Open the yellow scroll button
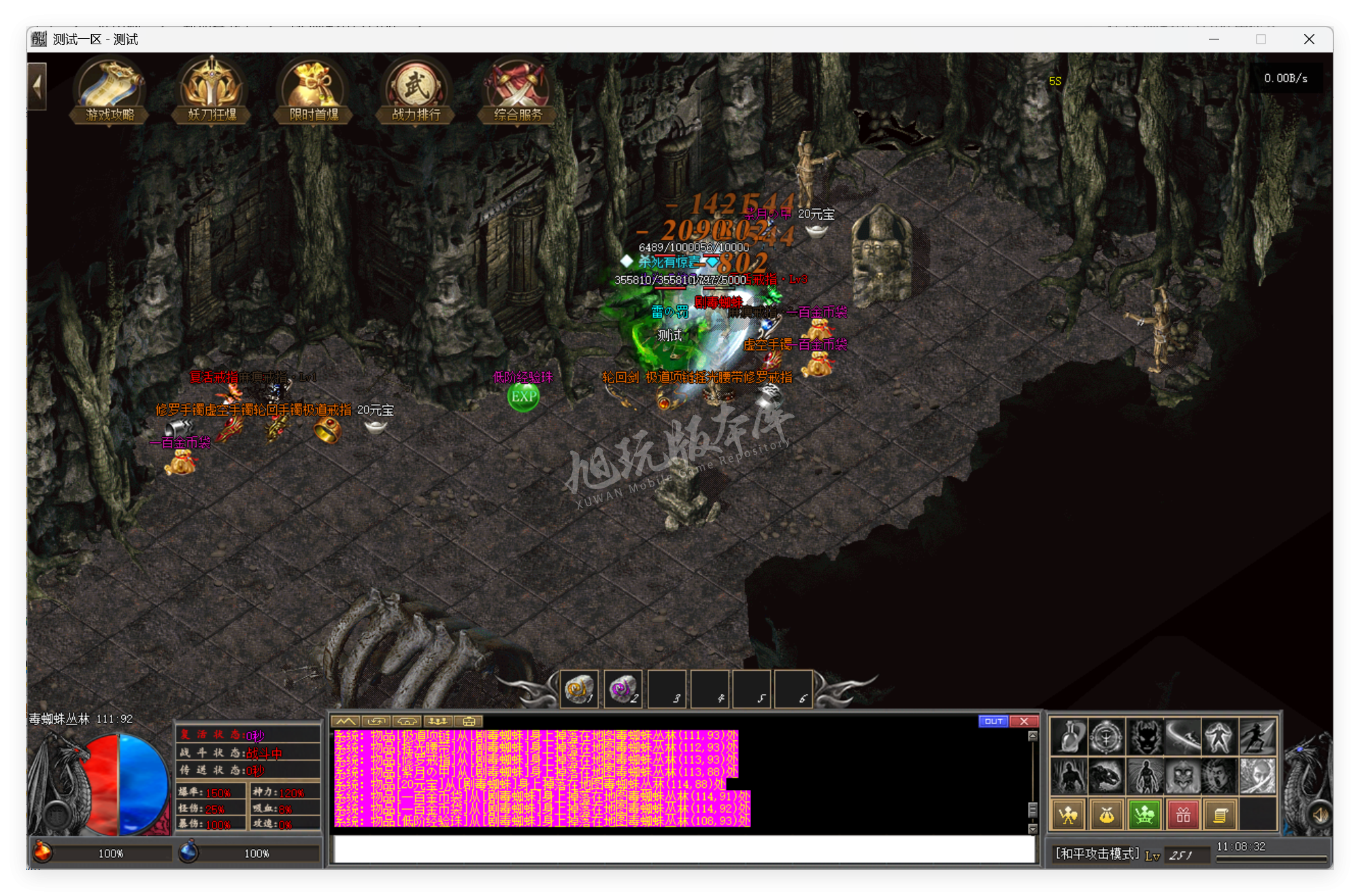 [x=1221, y=815]
